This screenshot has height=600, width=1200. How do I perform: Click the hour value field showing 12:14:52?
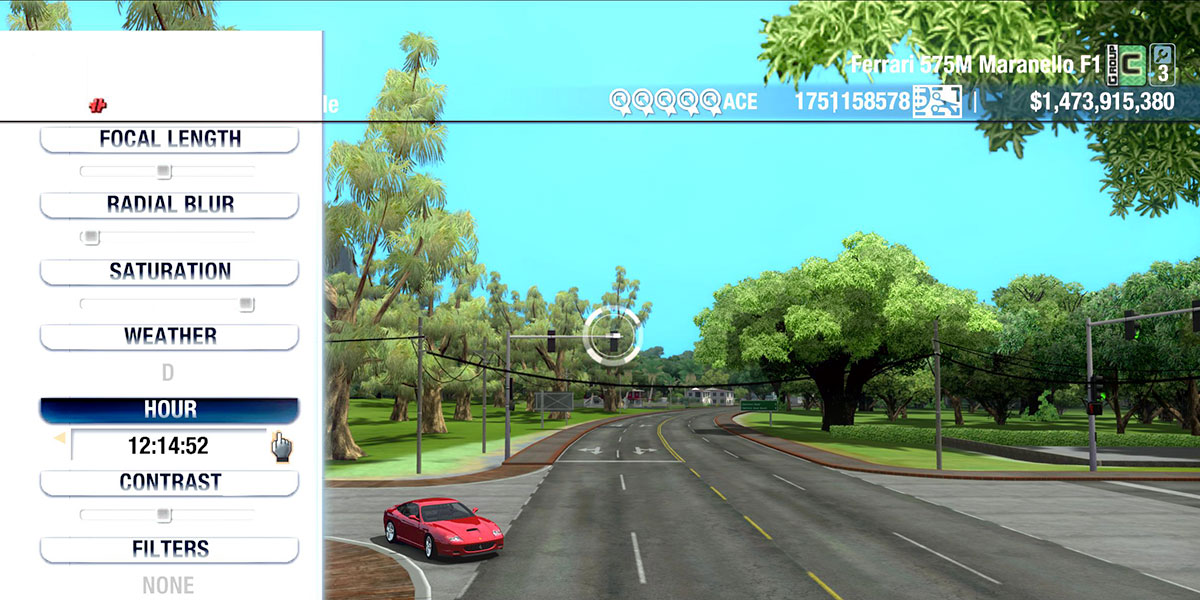[x=167, y=445]
